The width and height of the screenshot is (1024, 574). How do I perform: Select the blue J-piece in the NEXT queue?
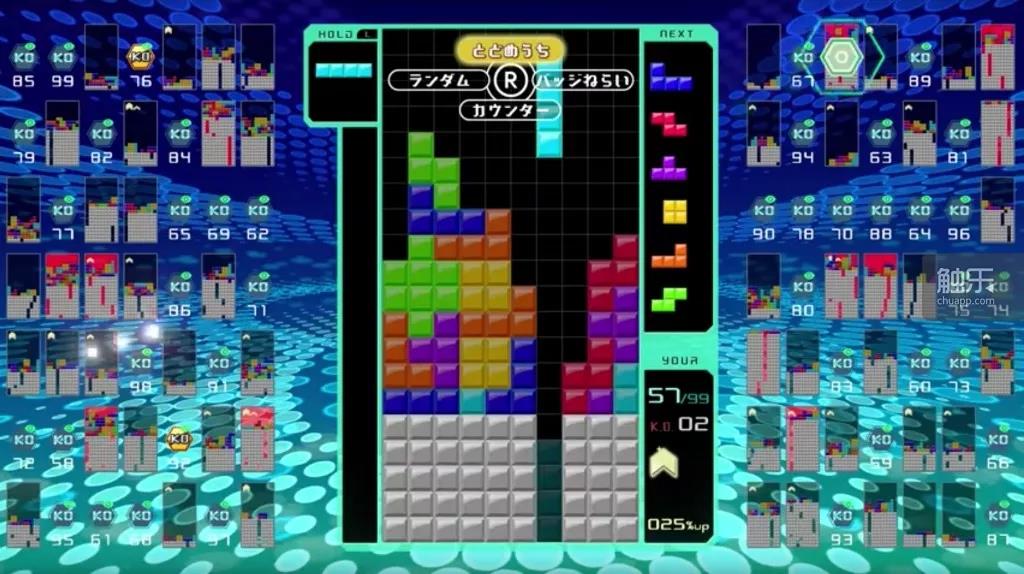(x=670, y=77)
